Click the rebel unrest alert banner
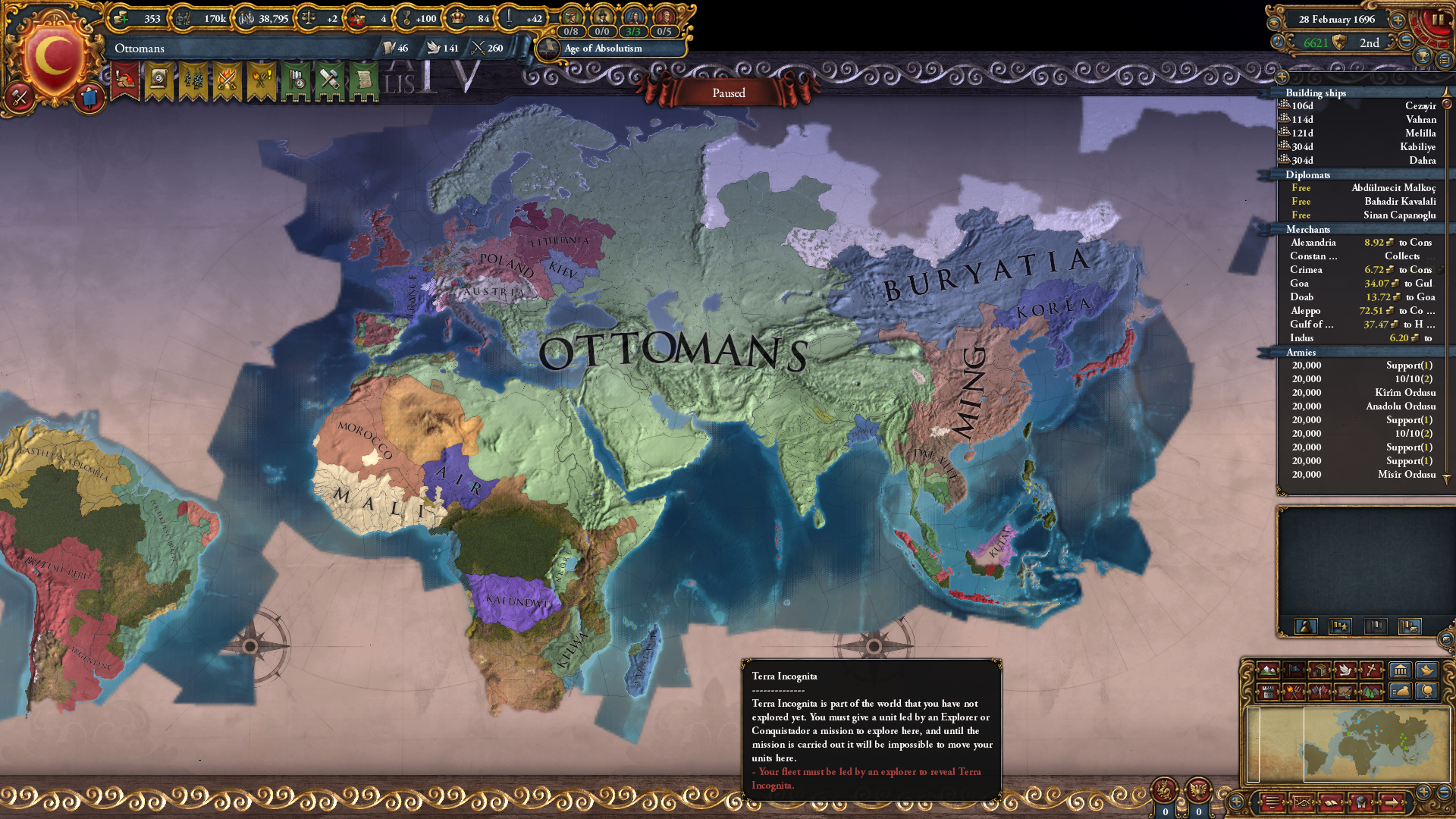Image resolution: width=1456 pixels, height=819 pixels. point(261,80)
